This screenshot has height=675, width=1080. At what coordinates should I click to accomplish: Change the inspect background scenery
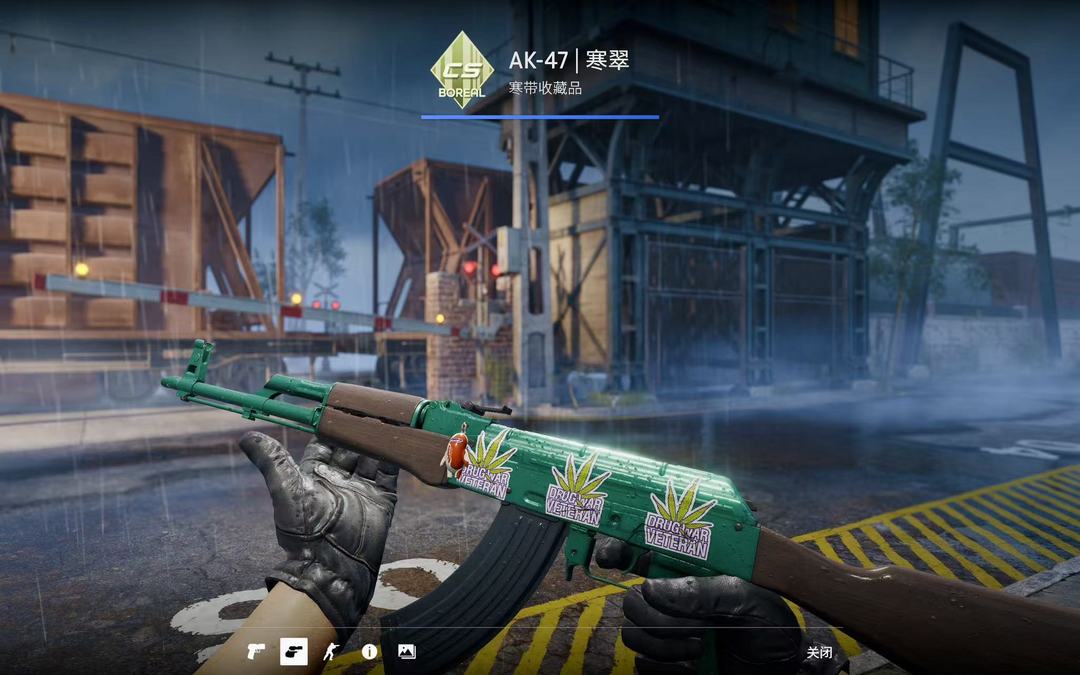tap(406, 652)
